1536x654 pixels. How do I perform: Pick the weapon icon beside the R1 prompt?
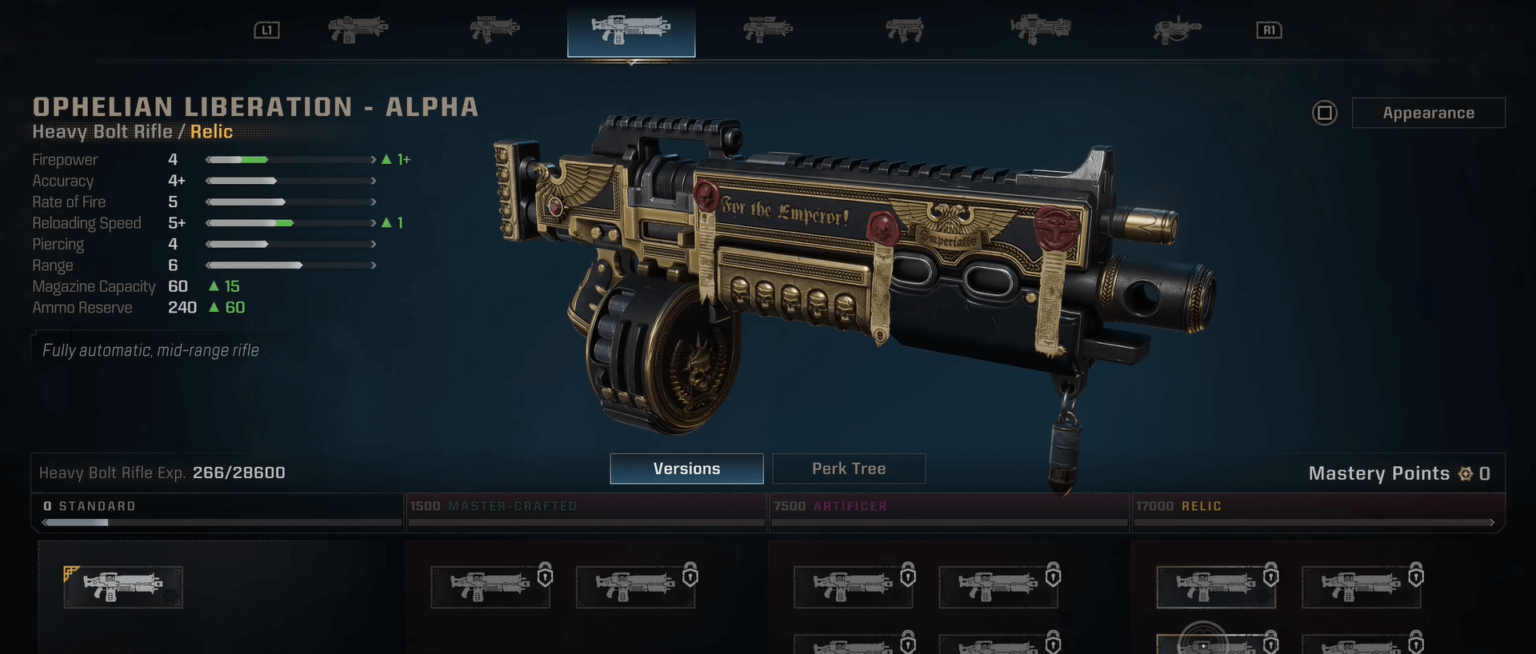pos(1177,30)
